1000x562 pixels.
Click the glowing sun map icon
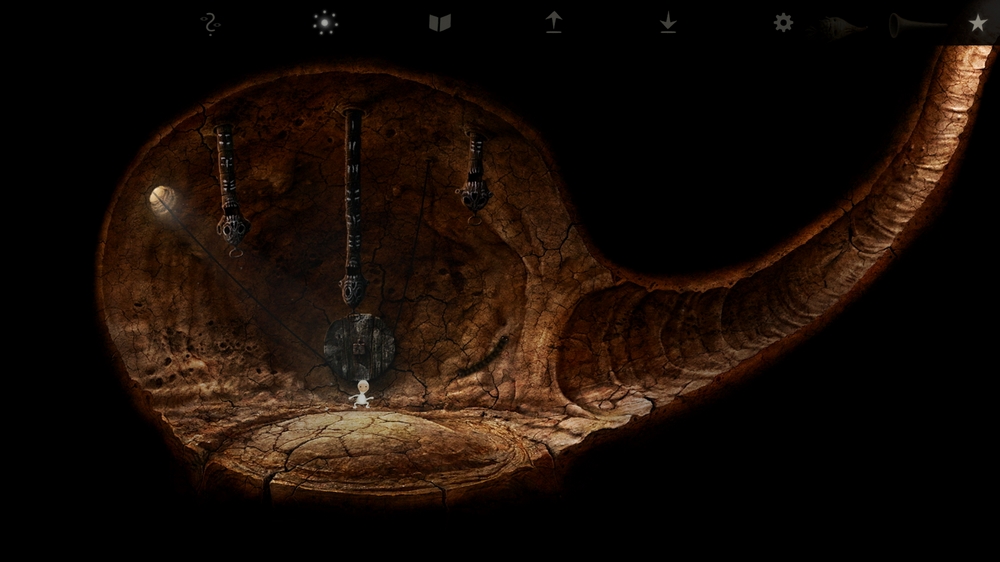325,23
